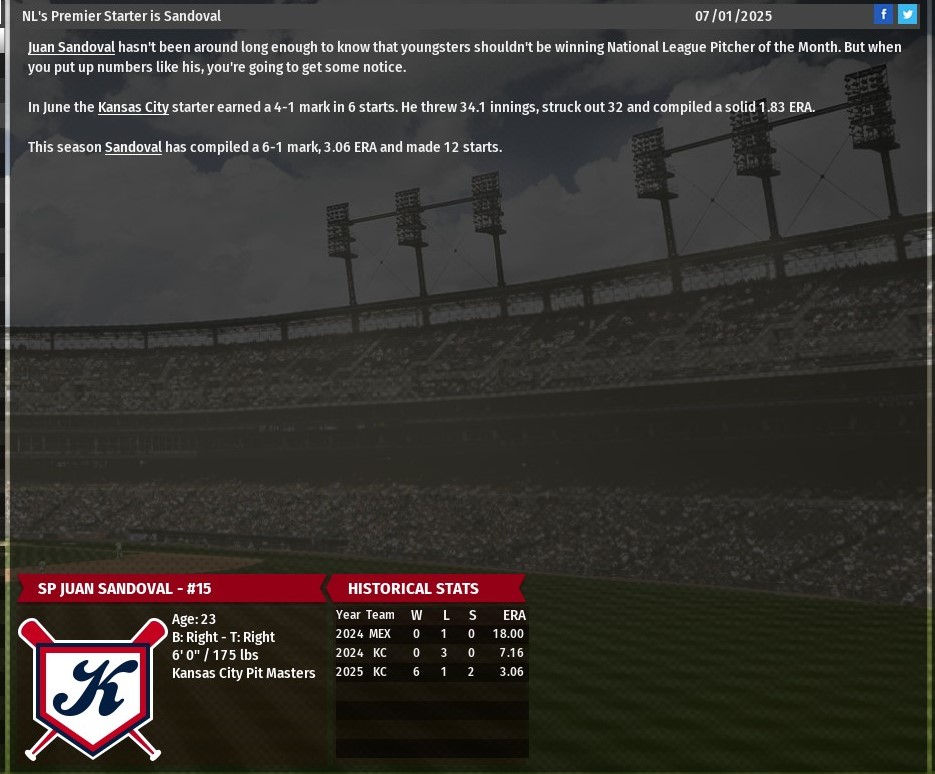
Task: Click the underlined Sandoval season link
Action: (x=133, y=147)
